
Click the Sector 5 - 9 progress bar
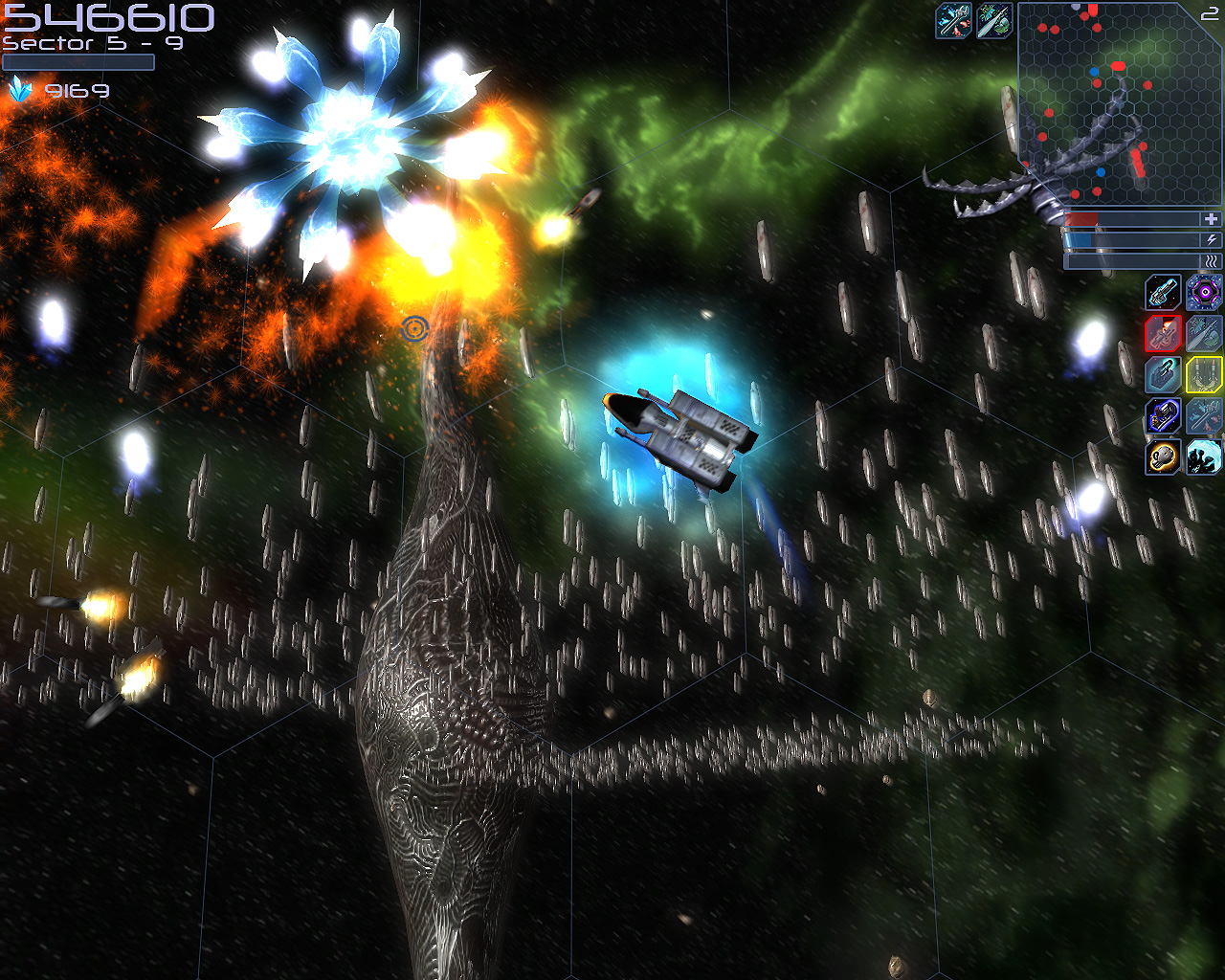(77, 61)
